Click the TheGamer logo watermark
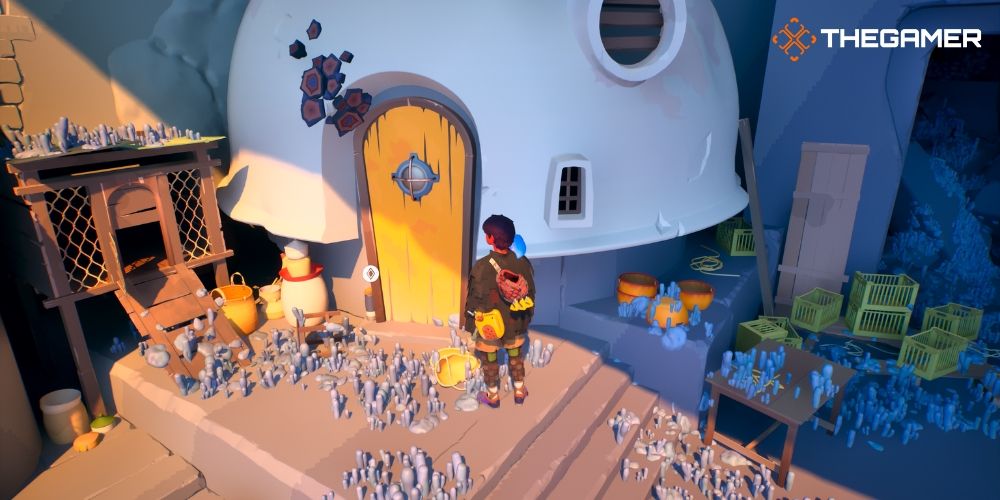 point(876,39)
